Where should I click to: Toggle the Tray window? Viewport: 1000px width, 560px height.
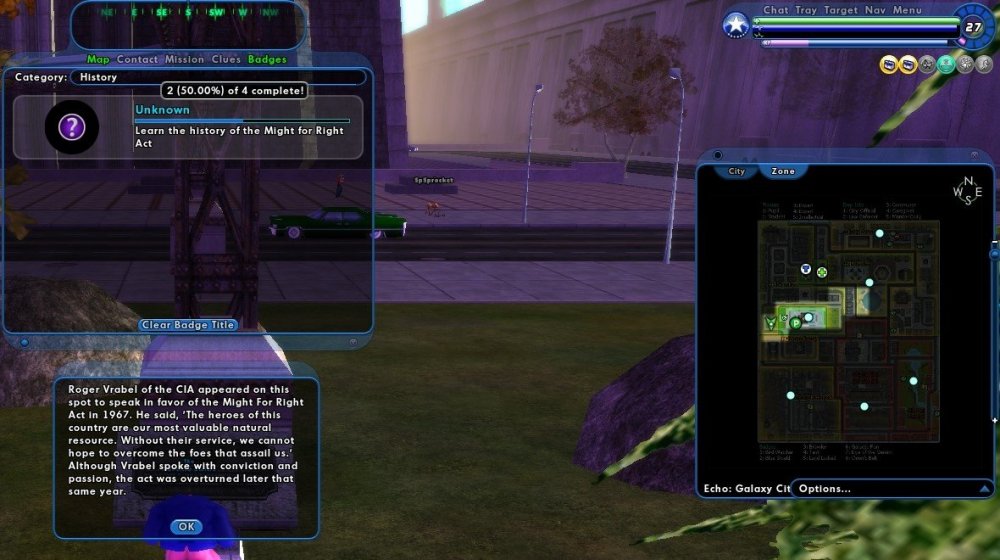pos(806,10)
